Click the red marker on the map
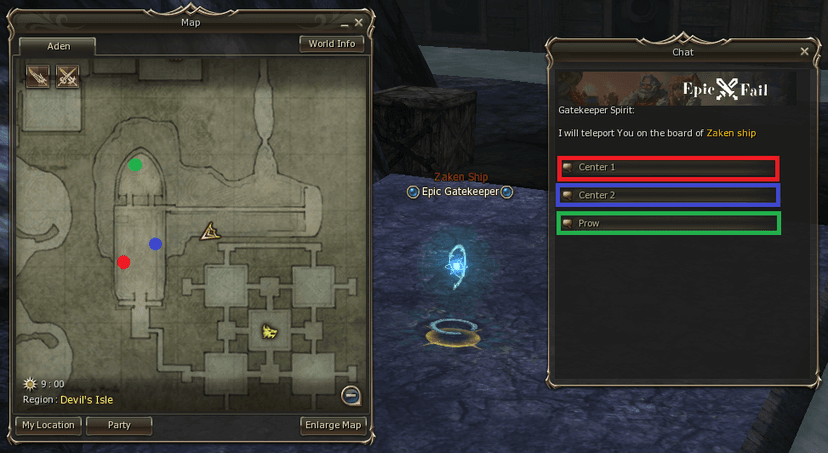 click(x=123, y=263)
